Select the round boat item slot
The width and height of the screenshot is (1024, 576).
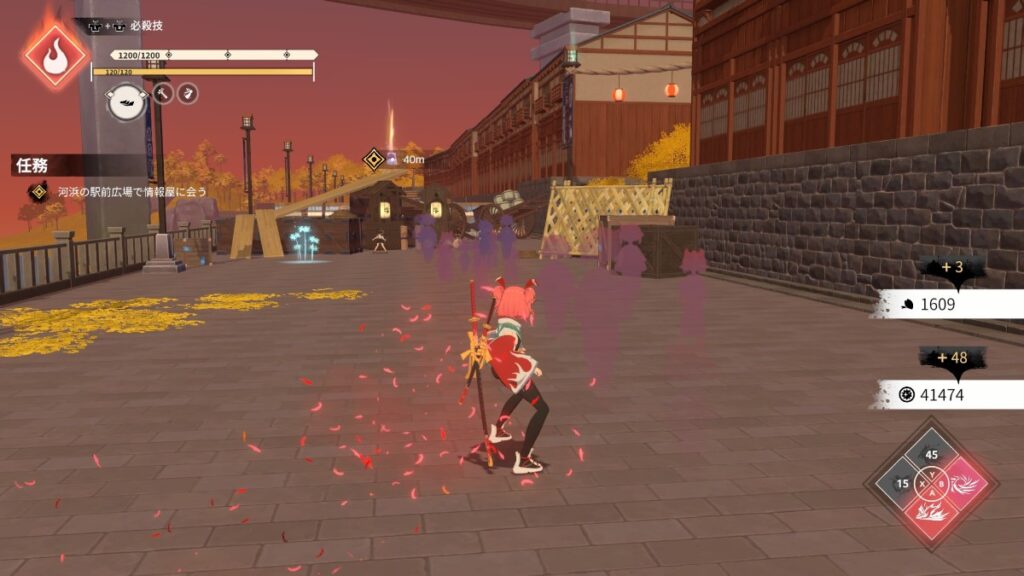[x=128, y=100]
